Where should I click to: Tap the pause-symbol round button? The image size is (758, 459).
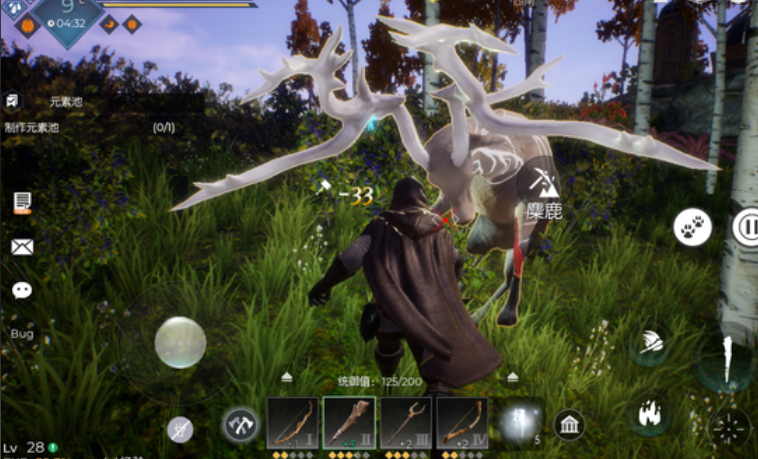coord(746,228)
